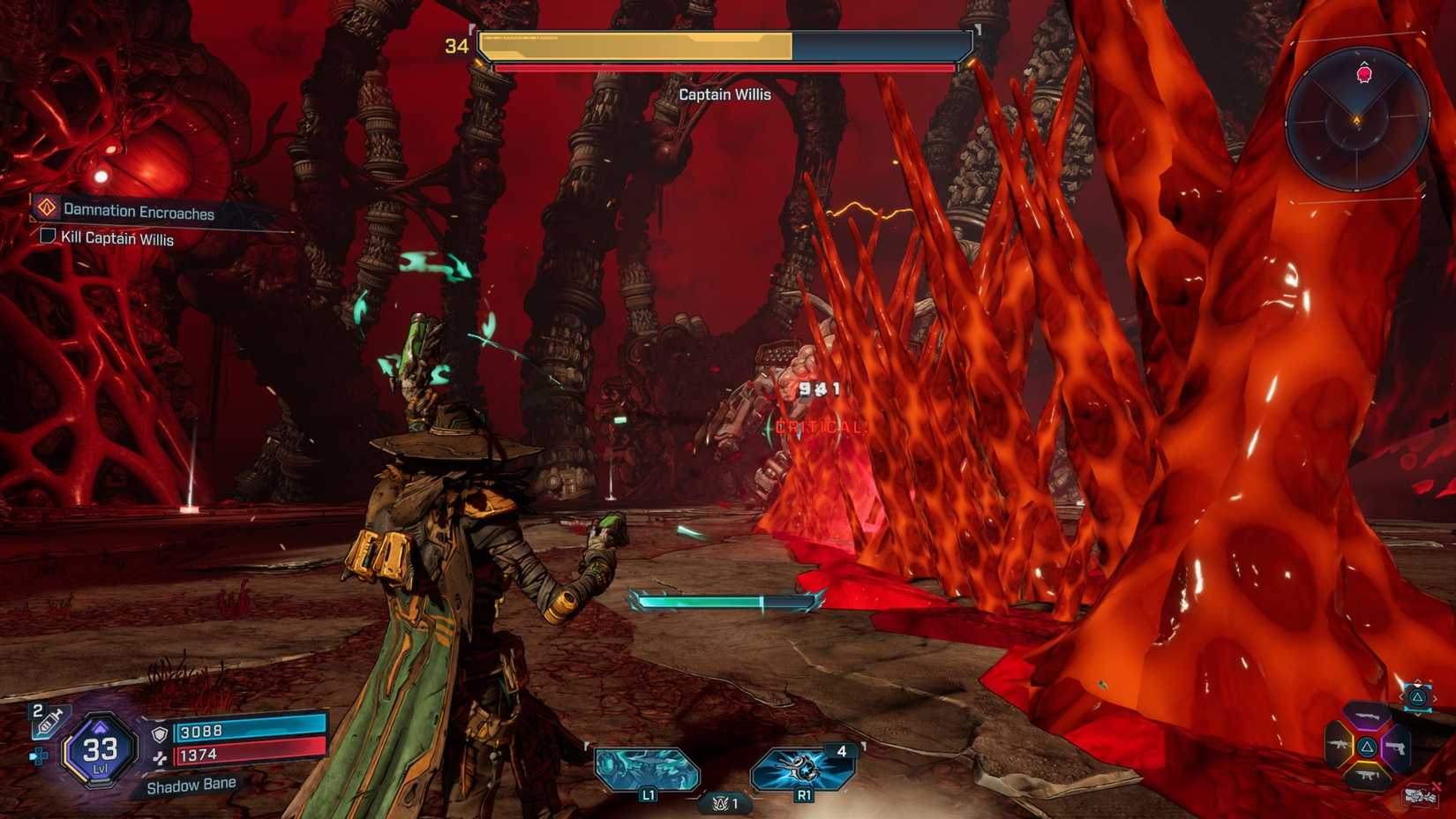Click the grenade icon marked with red X
Image resolution: width=1456 pixels, height=819 pixels.
[x=1419, y=793]
